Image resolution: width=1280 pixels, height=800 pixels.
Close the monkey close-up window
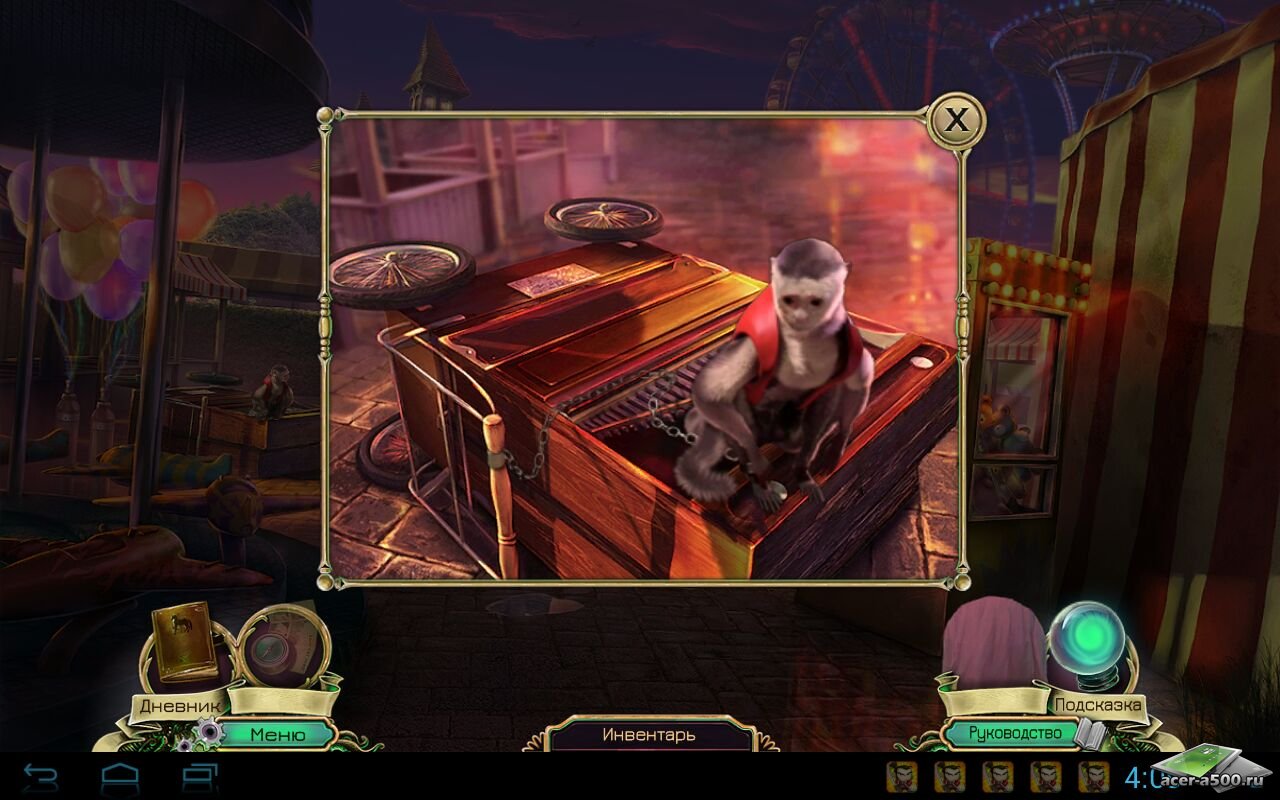pyautogui.click(x=957, y=121)
